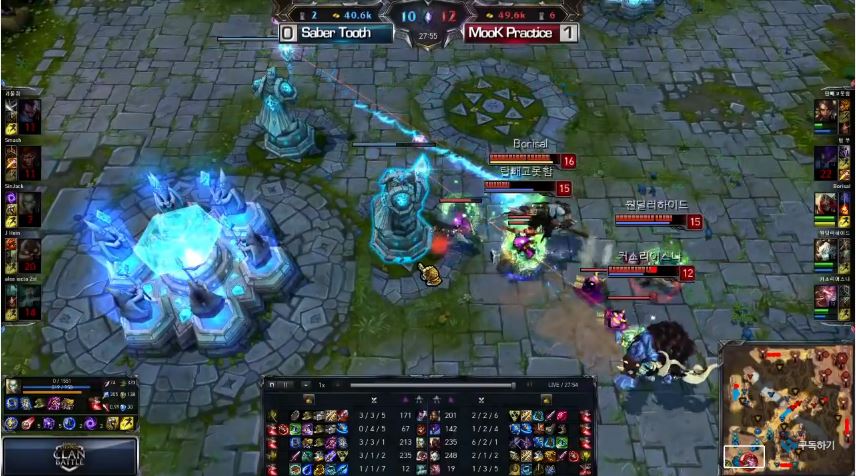856x476 pixels.
Task: Click the MooK Practice team name banner
Action: coord(509,33)
